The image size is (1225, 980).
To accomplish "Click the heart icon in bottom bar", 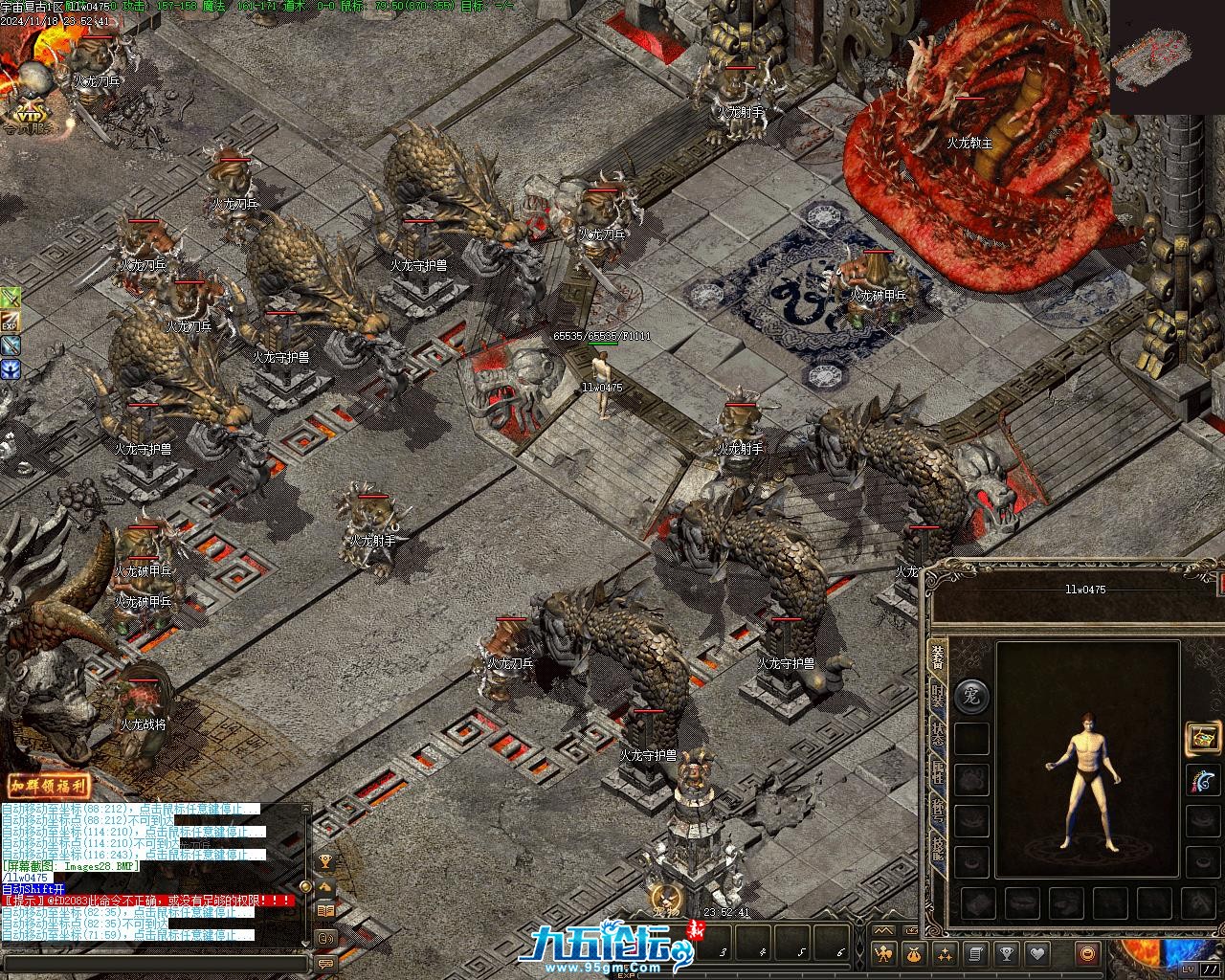I will pos(1036,953).
